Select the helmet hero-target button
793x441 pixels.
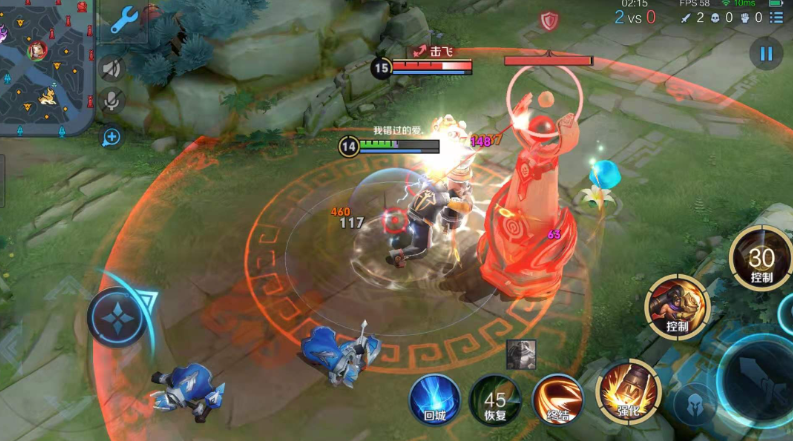(694, 406)
